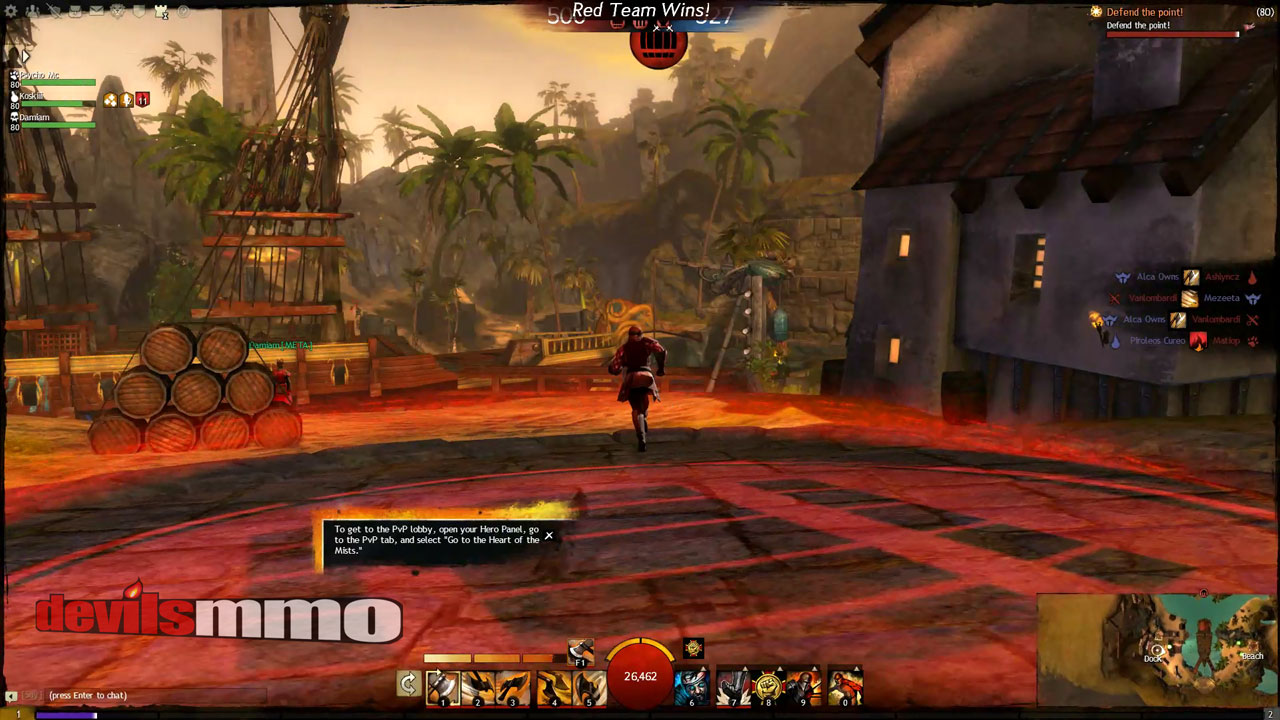Close the PvP lobby tutorial tip

tap(549, 536)
